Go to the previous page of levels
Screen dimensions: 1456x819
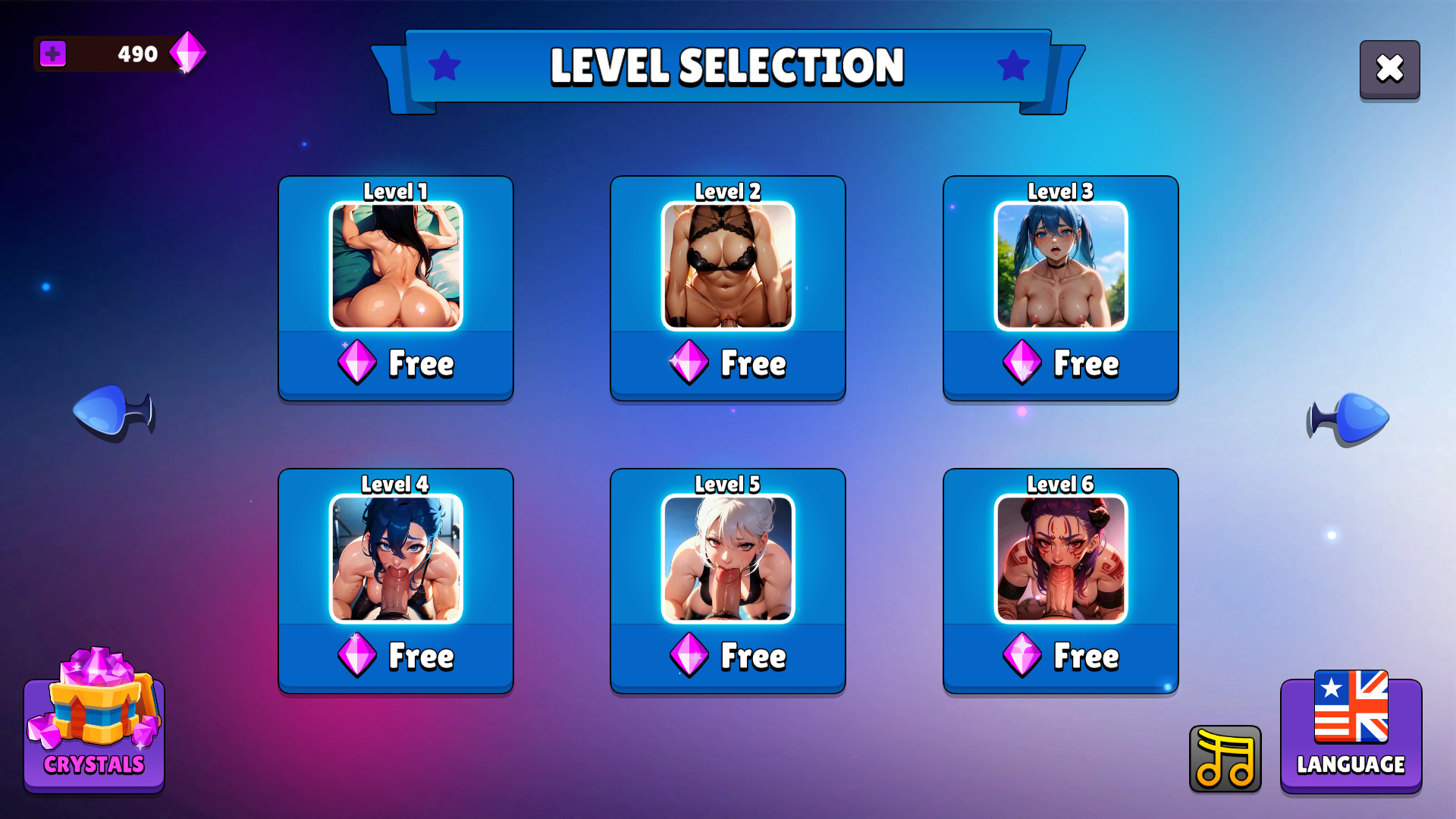[113, 412]
